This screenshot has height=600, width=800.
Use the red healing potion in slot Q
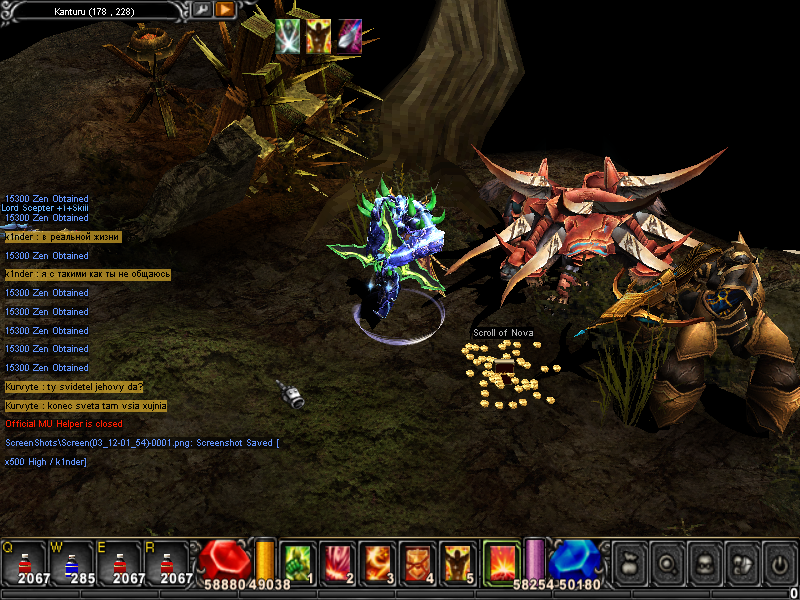tap(24, 560)
